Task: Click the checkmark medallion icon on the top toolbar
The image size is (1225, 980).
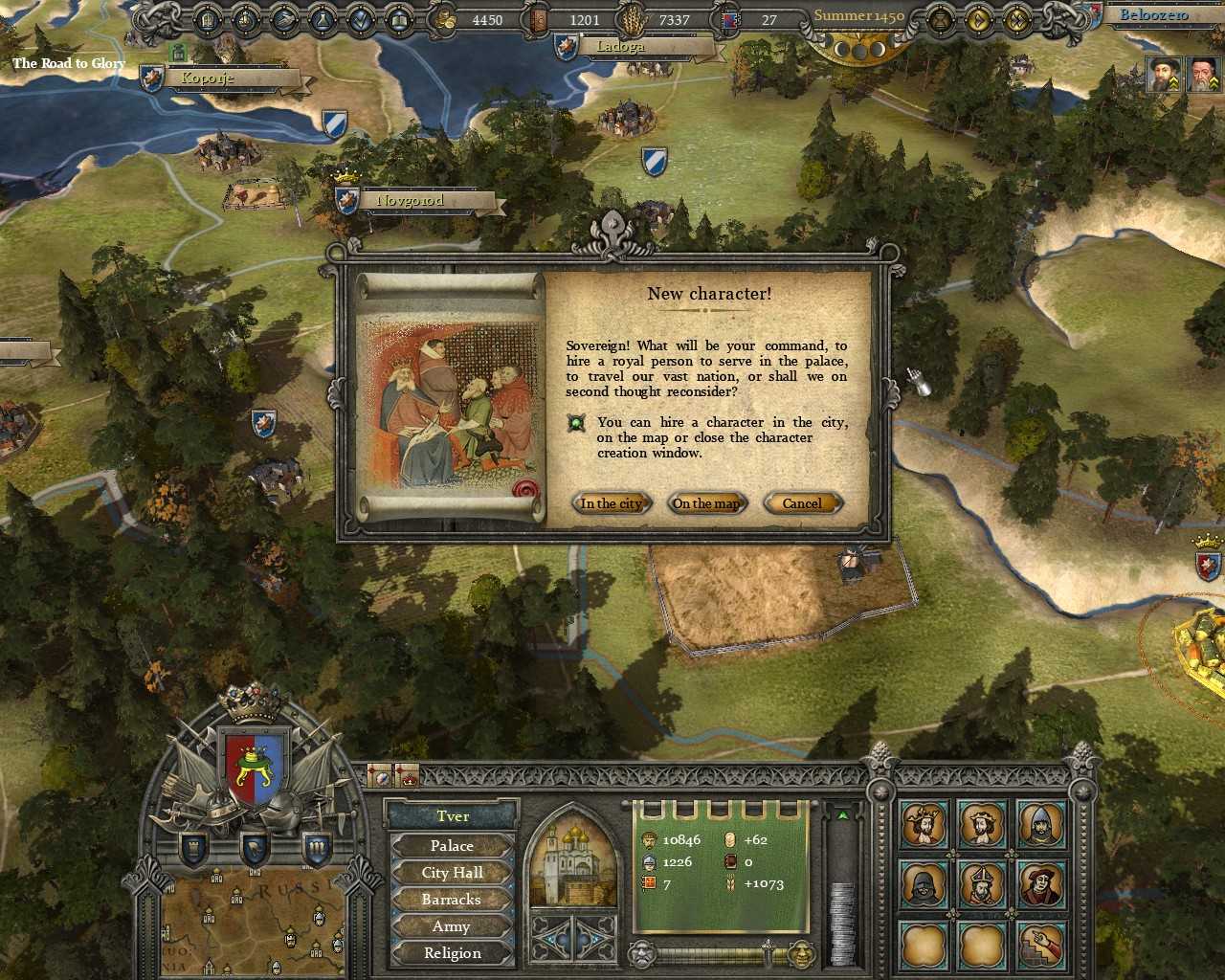Action: [x=362, y=18]
